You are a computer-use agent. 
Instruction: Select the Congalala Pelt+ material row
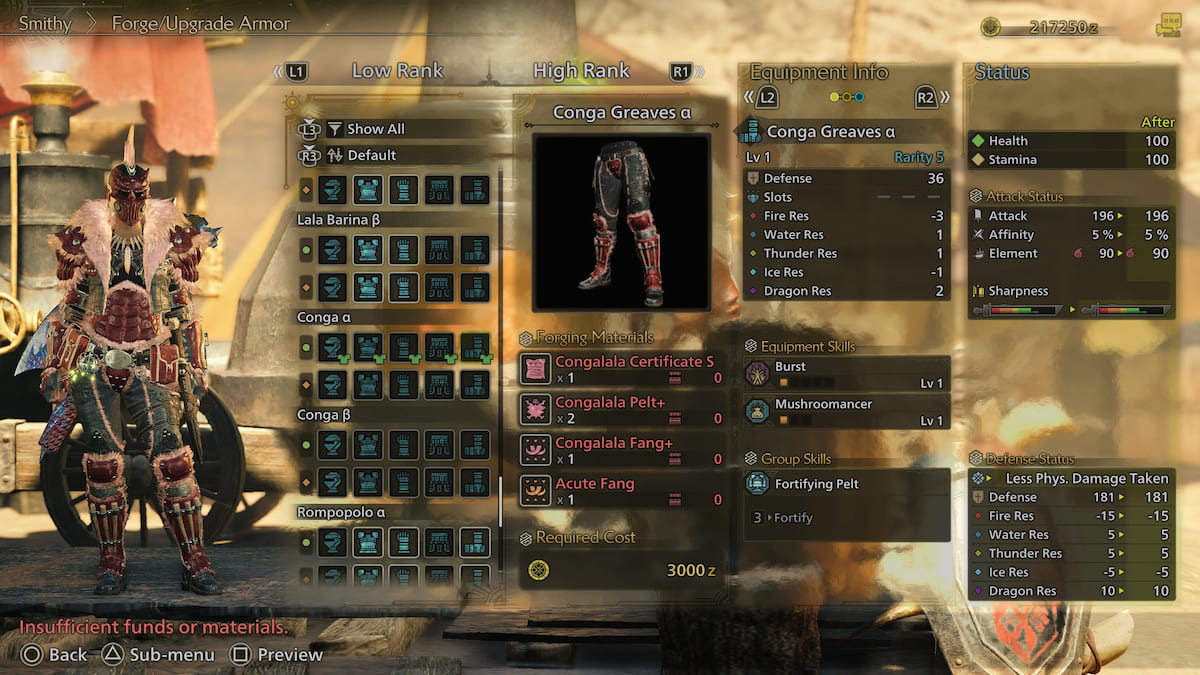(x=622, y=409)
